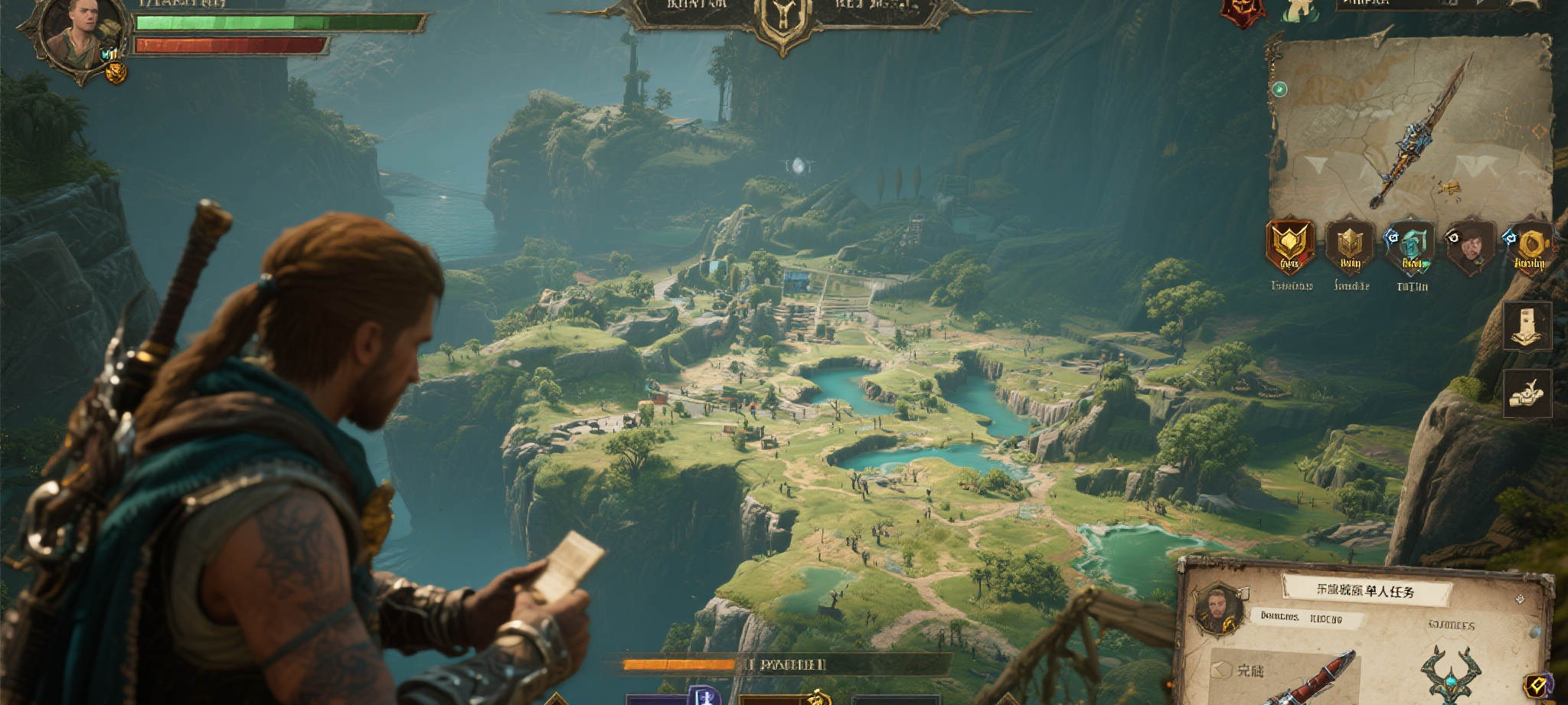Click the center emblem on top banner
This screenshot has width=1568, height=705.
[781, 19]
